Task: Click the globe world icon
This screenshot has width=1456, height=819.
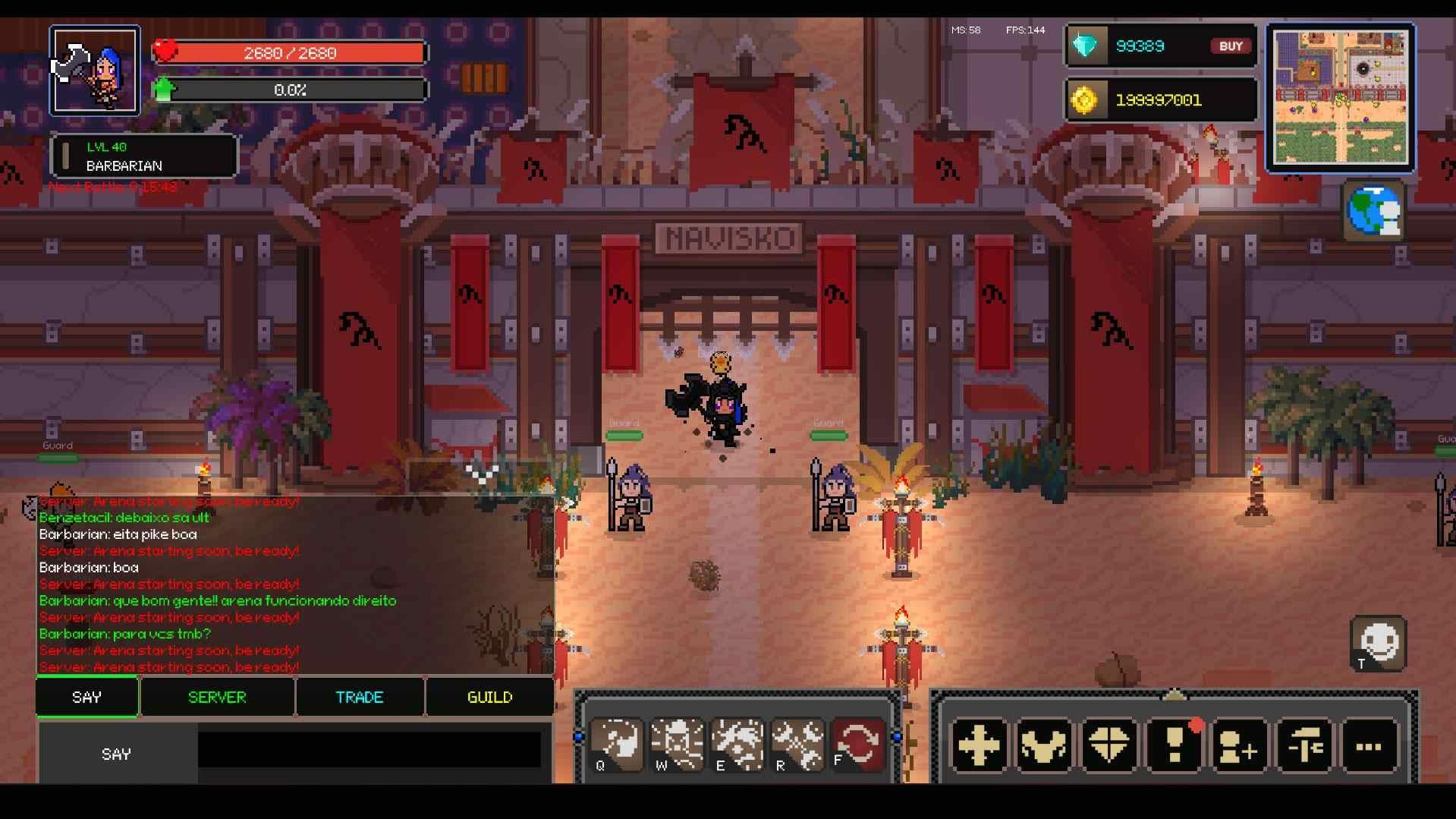Action: pos(1374,210)
